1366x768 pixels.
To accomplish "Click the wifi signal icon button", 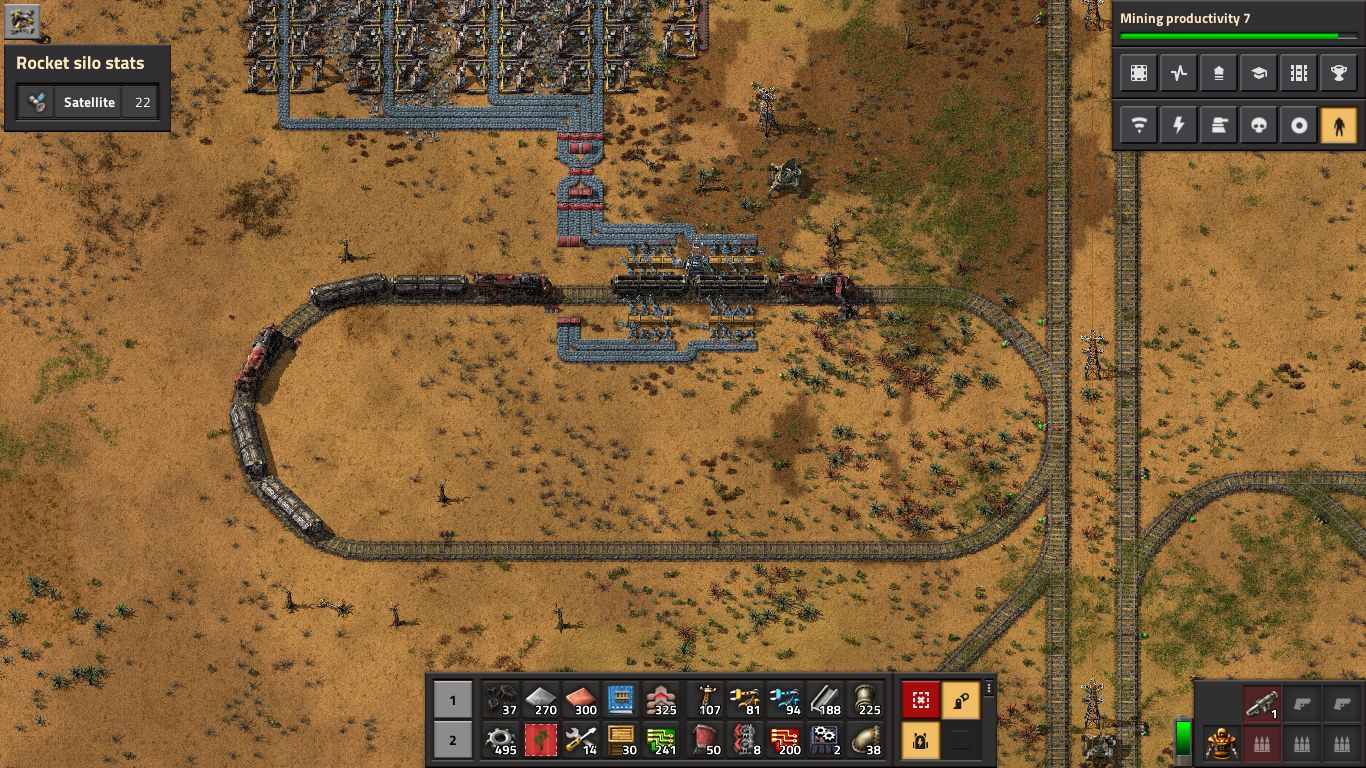I will click(x=1139, y=126).
